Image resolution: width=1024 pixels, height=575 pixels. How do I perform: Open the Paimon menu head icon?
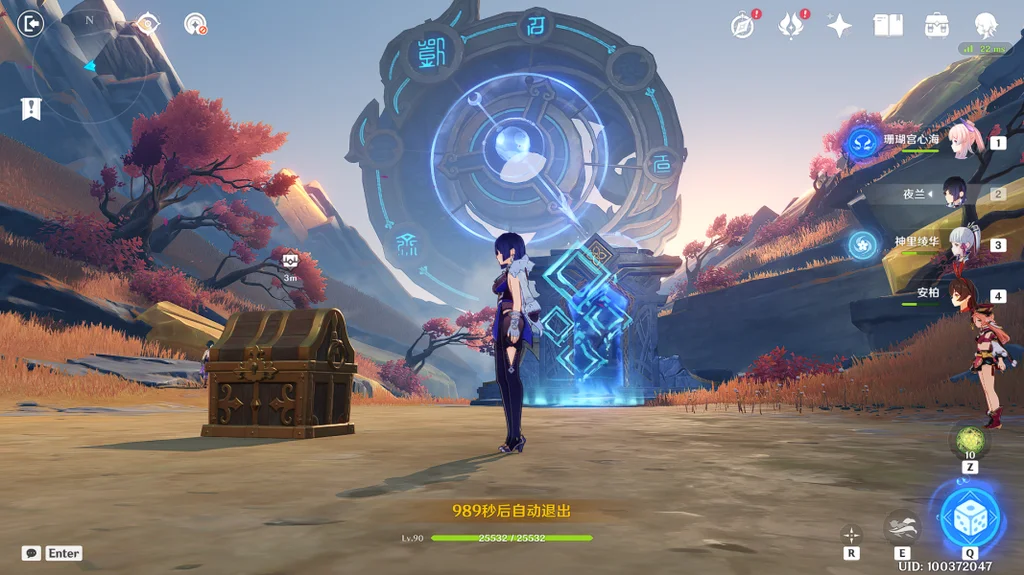point(986,25)
